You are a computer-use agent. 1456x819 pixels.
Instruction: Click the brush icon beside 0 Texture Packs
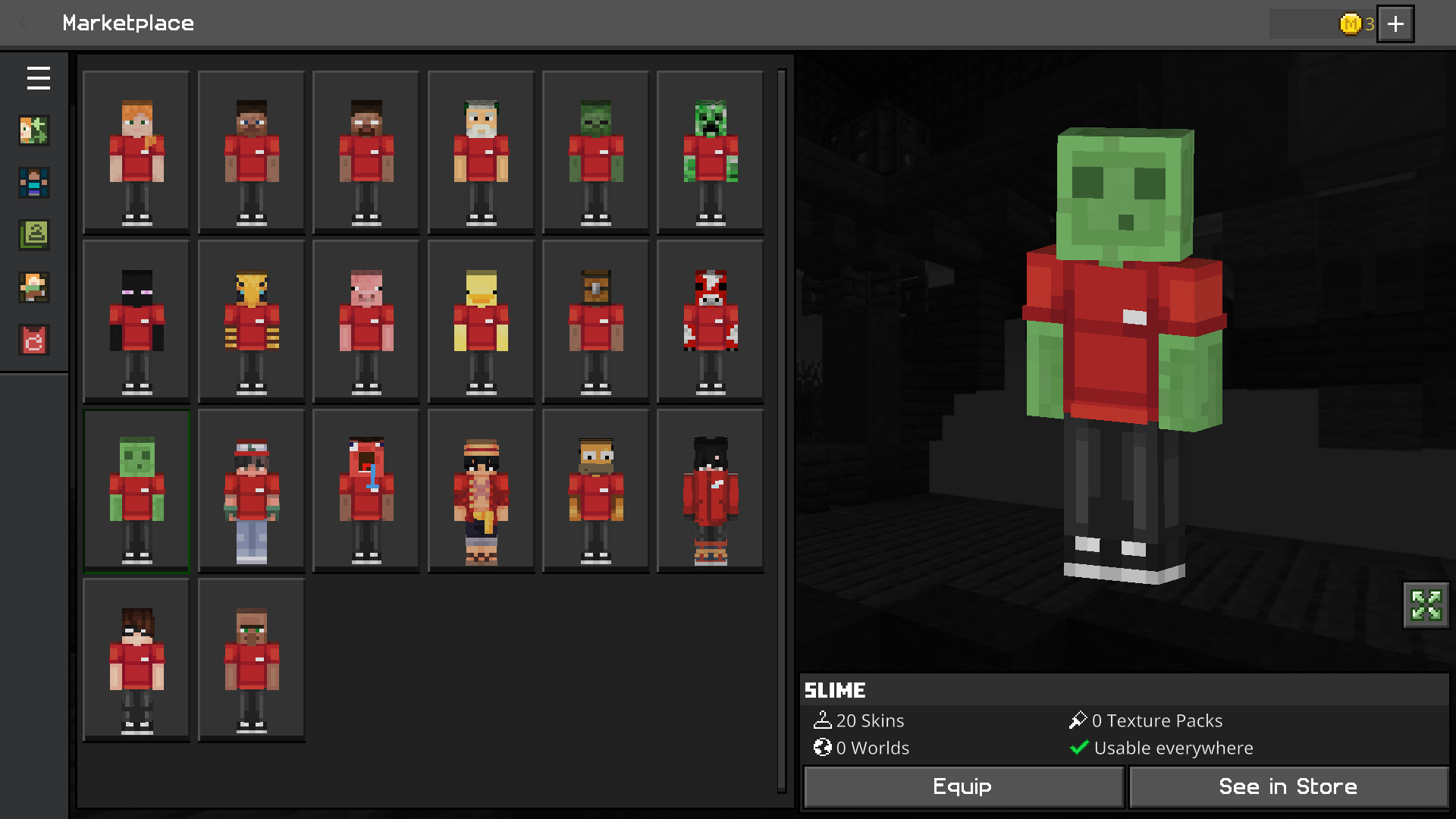1079,720
